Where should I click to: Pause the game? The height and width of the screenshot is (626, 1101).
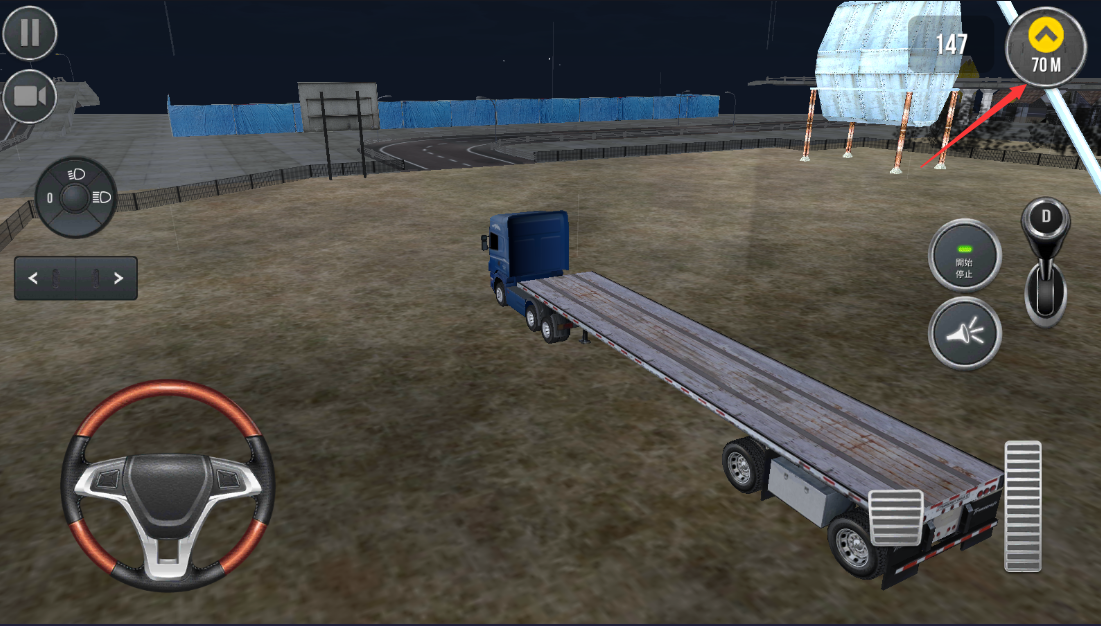click(x=30, y=33)
